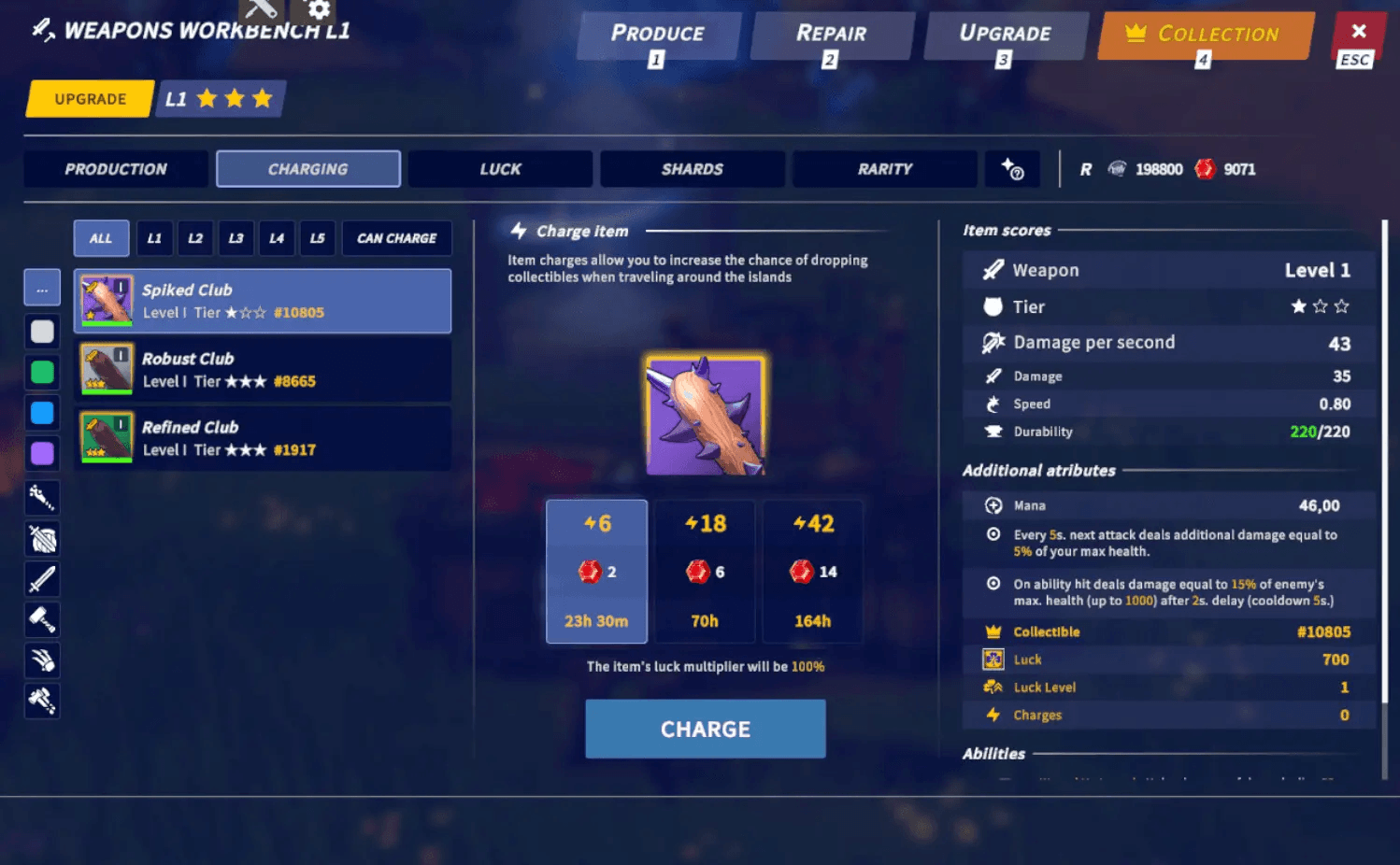Image resolution: width=1400 pixels, height=865 pixels.
Task: Show the Rarity sub-tab
Action: coord(884,169)
